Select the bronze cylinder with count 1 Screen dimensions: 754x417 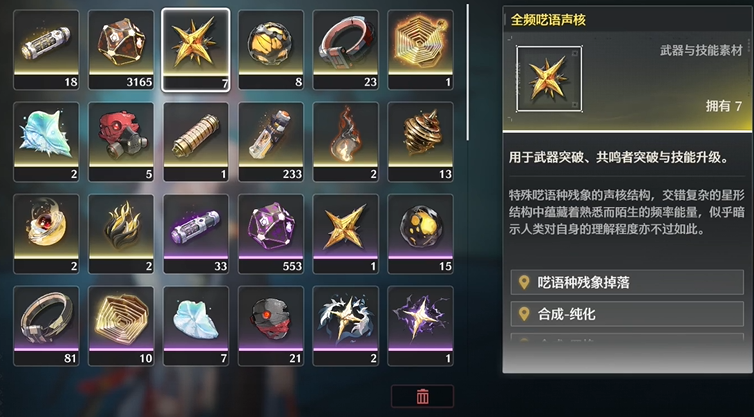coord(196,136)
